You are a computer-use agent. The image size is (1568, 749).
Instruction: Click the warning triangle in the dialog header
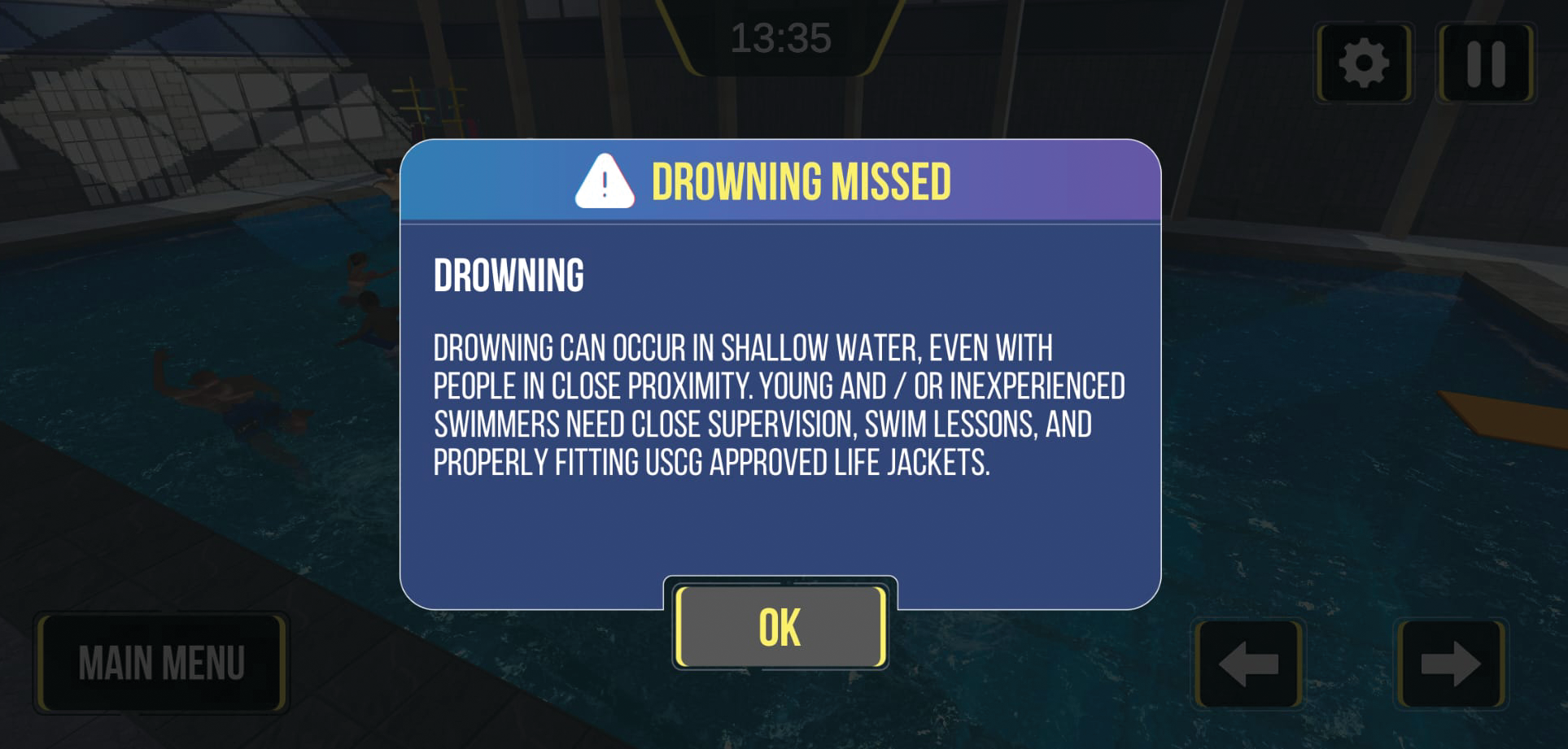(604, 181)
